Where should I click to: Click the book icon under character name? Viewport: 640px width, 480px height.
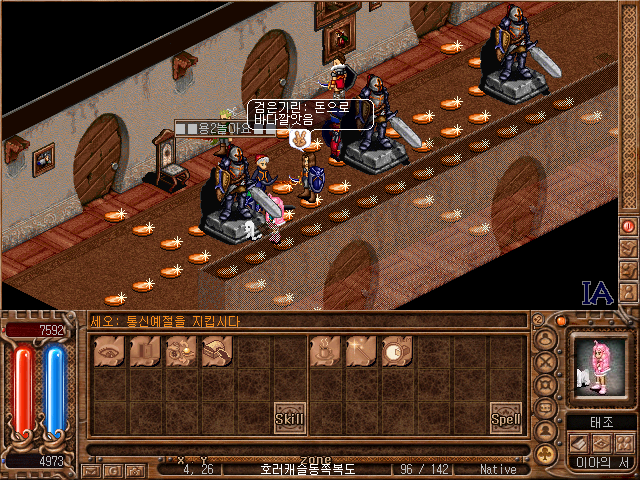tap(579, 443)
